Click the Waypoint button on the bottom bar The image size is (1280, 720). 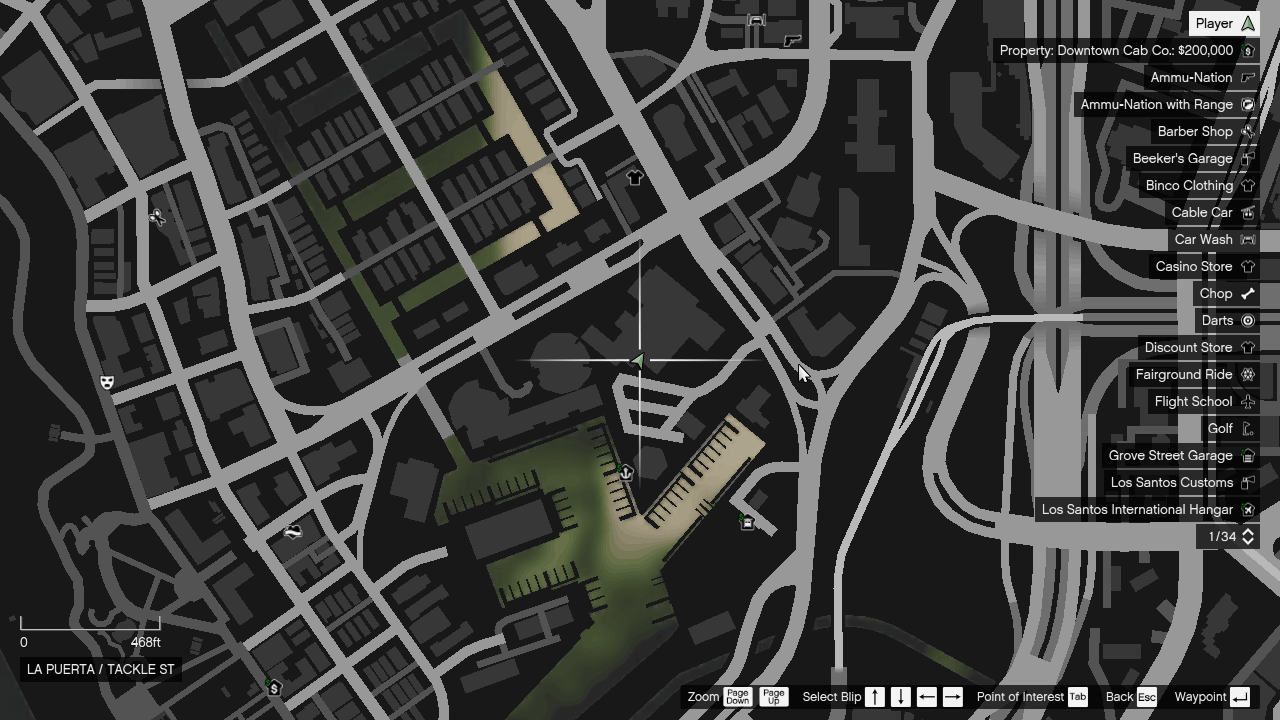[x=1215, y=697]
